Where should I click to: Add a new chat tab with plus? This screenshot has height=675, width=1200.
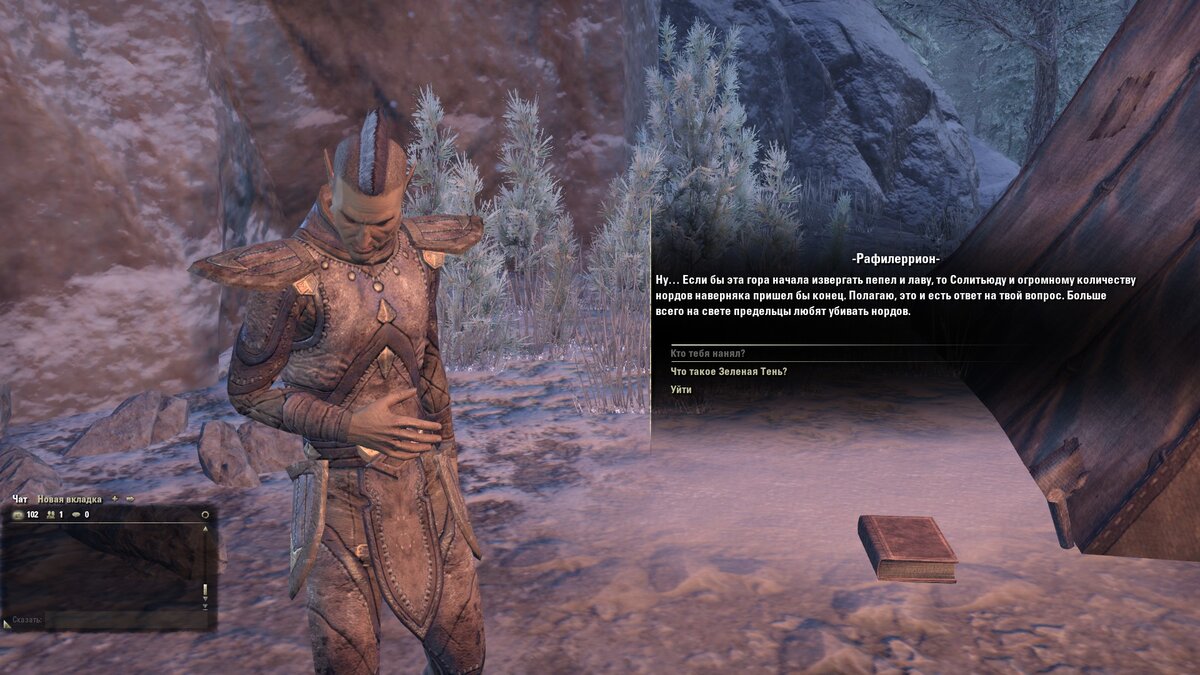coord(114,499)
